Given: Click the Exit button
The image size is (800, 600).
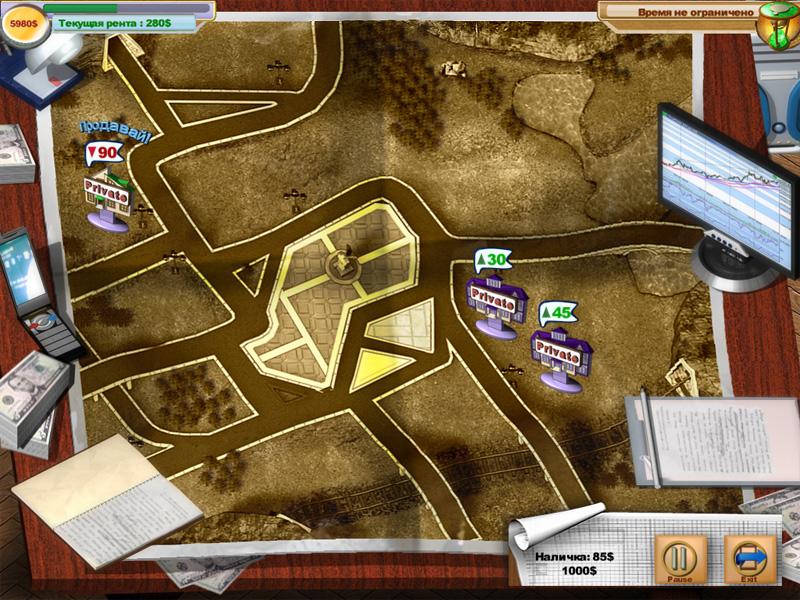Looking at the screenshot, I should [748, 559].
